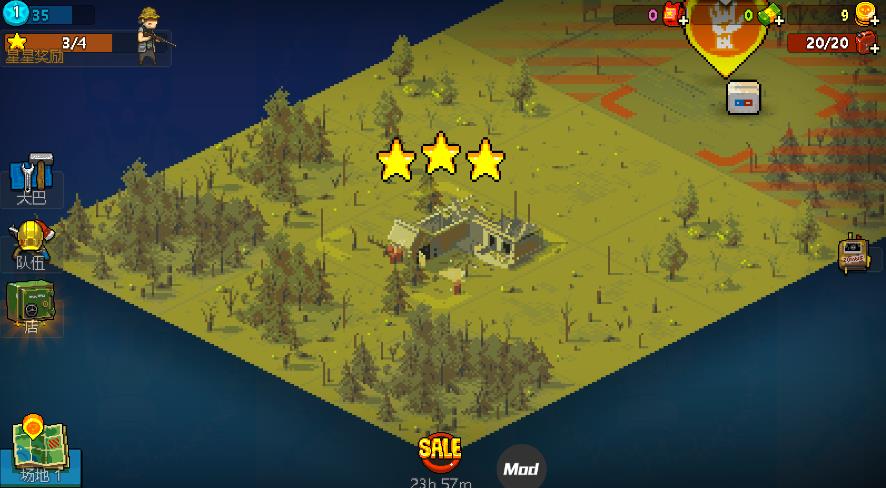Open the round Mod menu button
Viewport: 886px width, 488px height.
(x=521, y=468)
